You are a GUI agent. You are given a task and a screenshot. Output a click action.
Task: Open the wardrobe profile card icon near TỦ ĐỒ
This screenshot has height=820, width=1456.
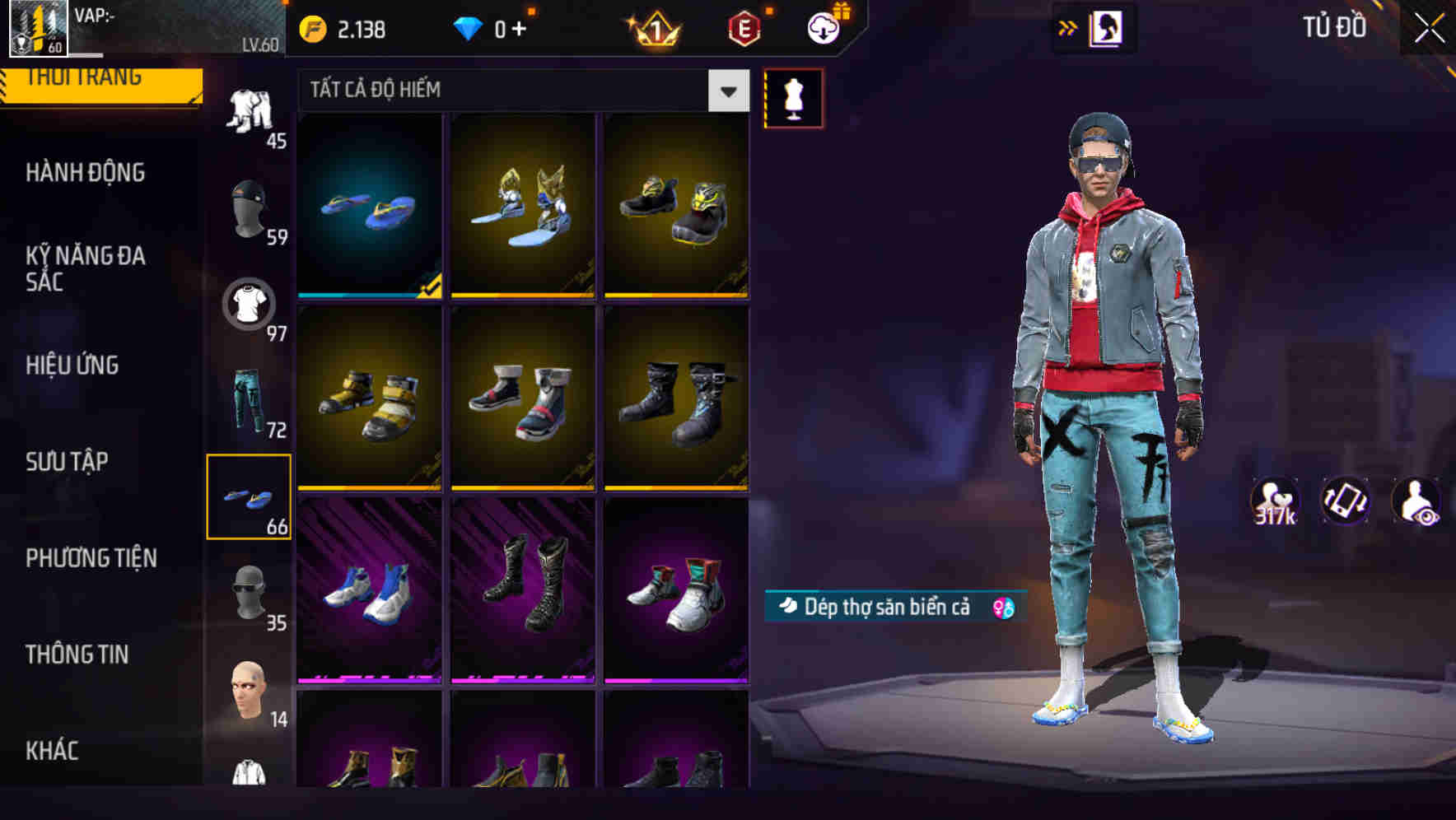pos(1104,27)
